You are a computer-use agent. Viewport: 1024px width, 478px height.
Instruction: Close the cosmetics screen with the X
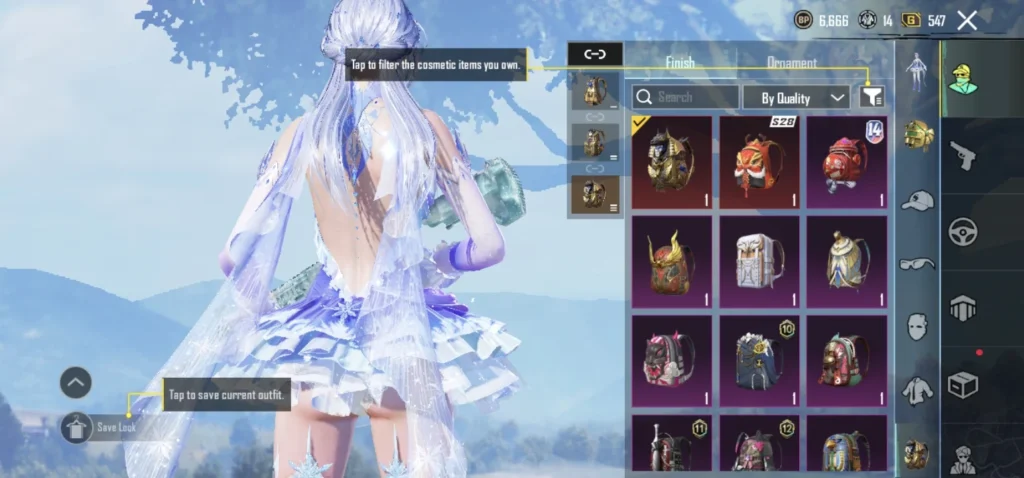(x=967, y=20)
